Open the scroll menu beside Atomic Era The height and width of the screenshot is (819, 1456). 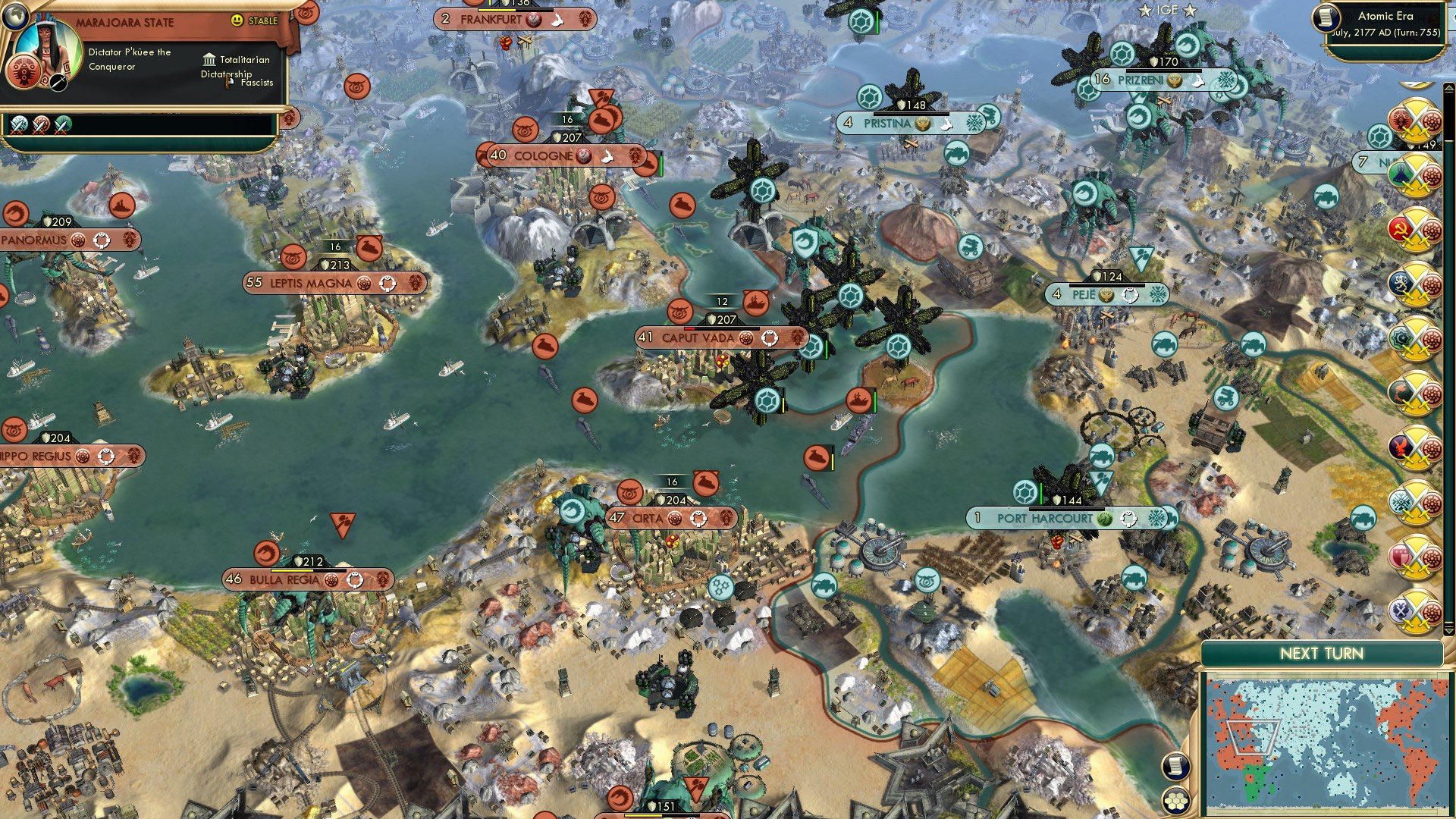tap(1326, 17)
